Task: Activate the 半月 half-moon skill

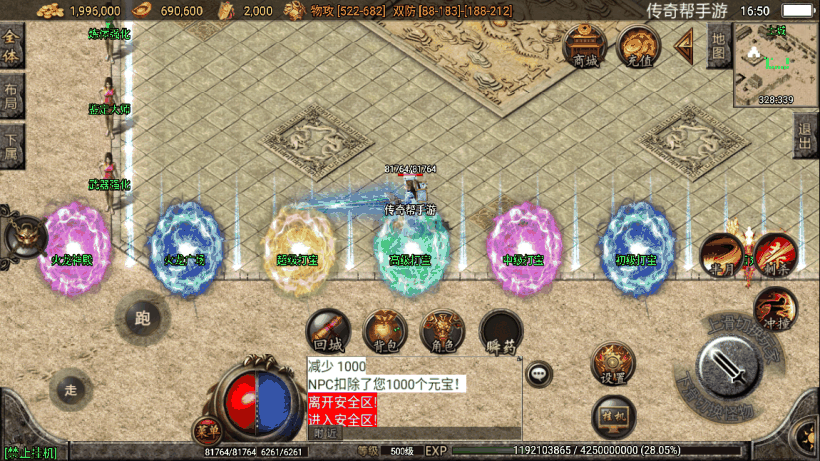Action: pyautogui.click(x=719, y=253)
